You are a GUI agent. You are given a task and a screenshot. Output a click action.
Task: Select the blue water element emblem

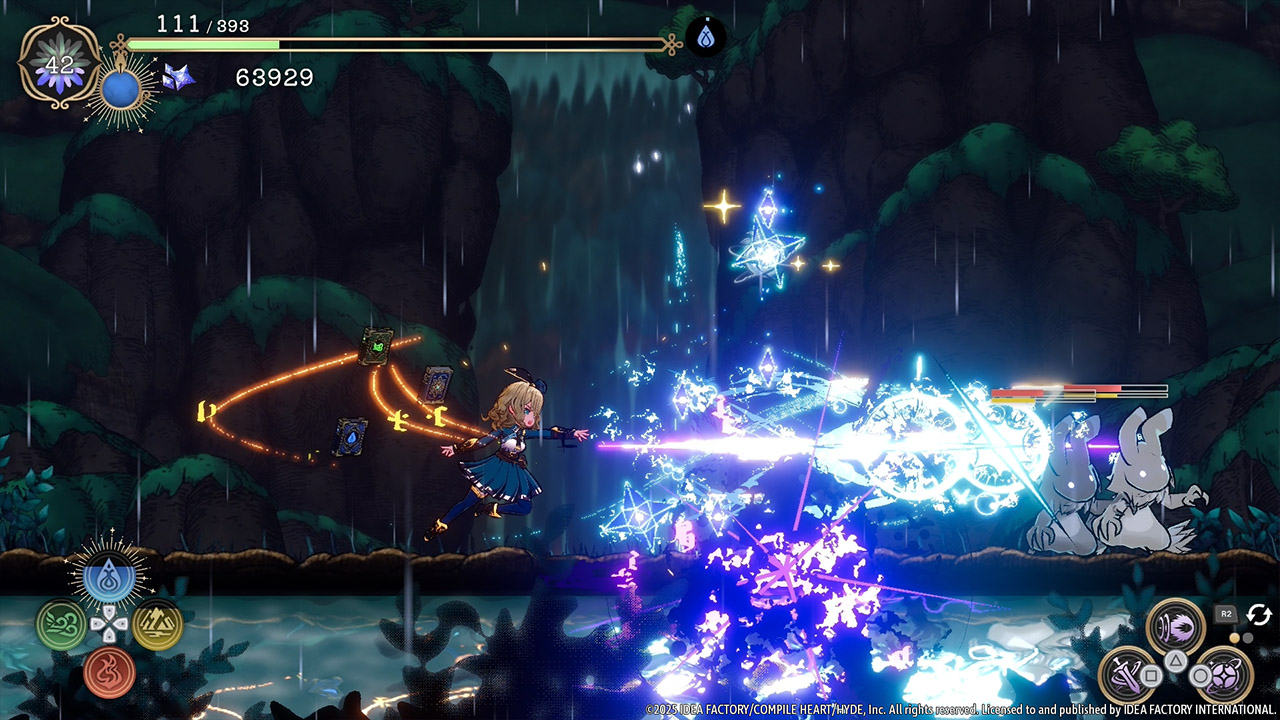[x=109, y=578]
